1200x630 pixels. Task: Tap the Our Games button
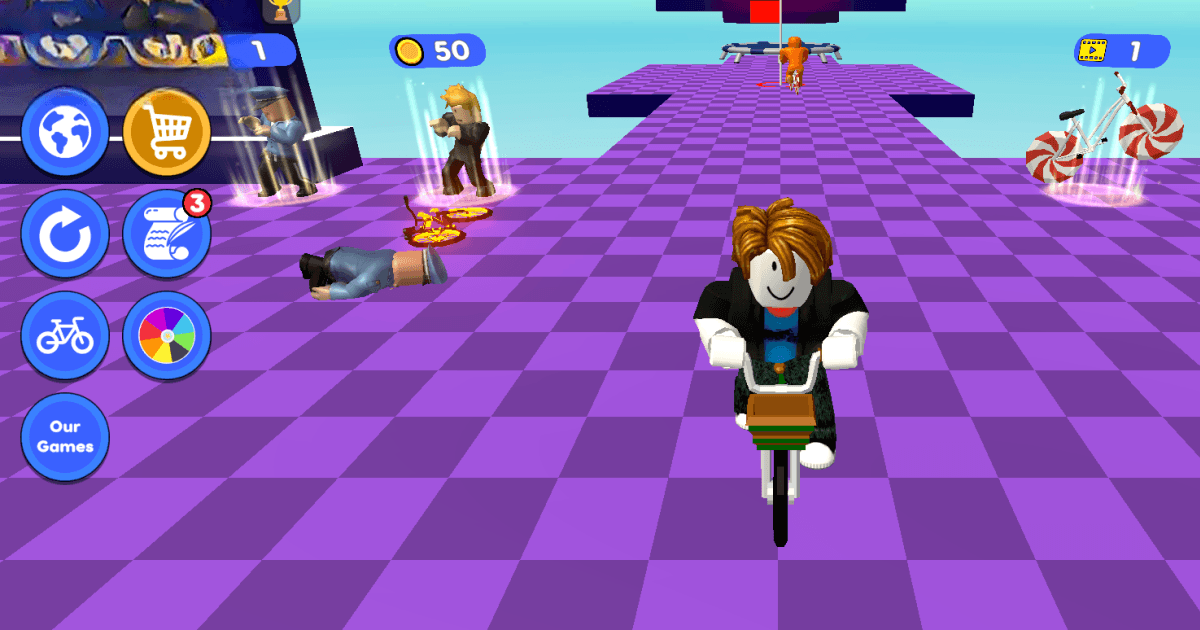coord(65,438)
